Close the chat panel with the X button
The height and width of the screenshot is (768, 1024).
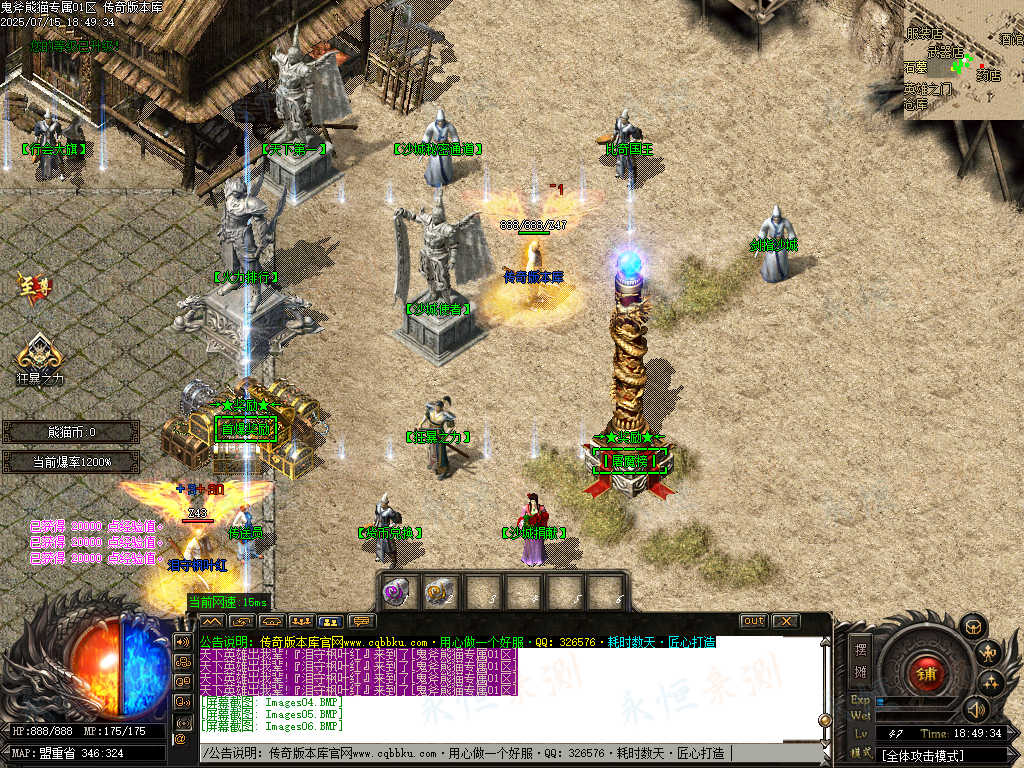coord(785,621)
